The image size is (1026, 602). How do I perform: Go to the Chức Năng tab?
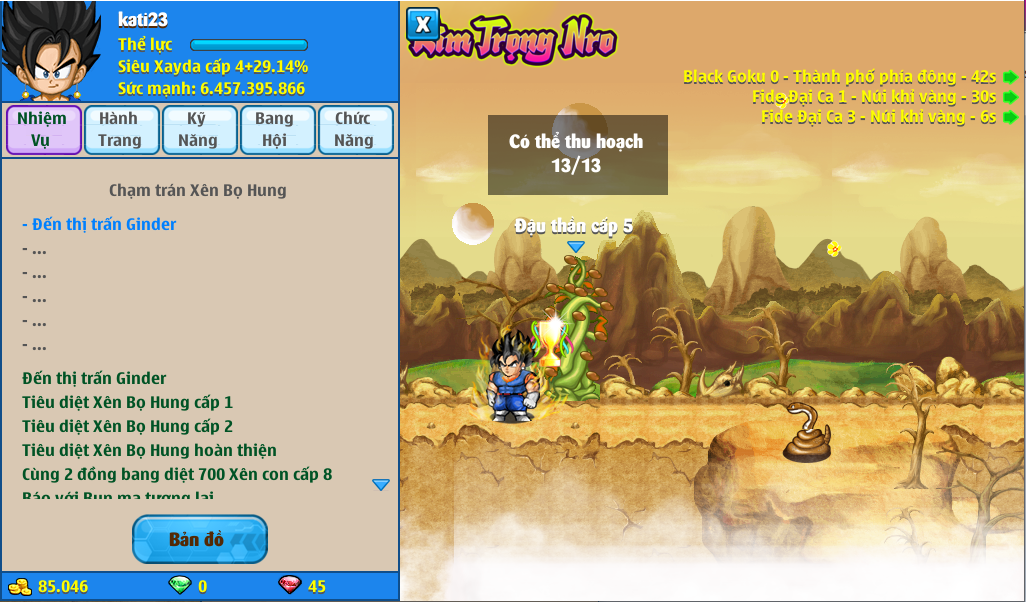click(354, 130)
